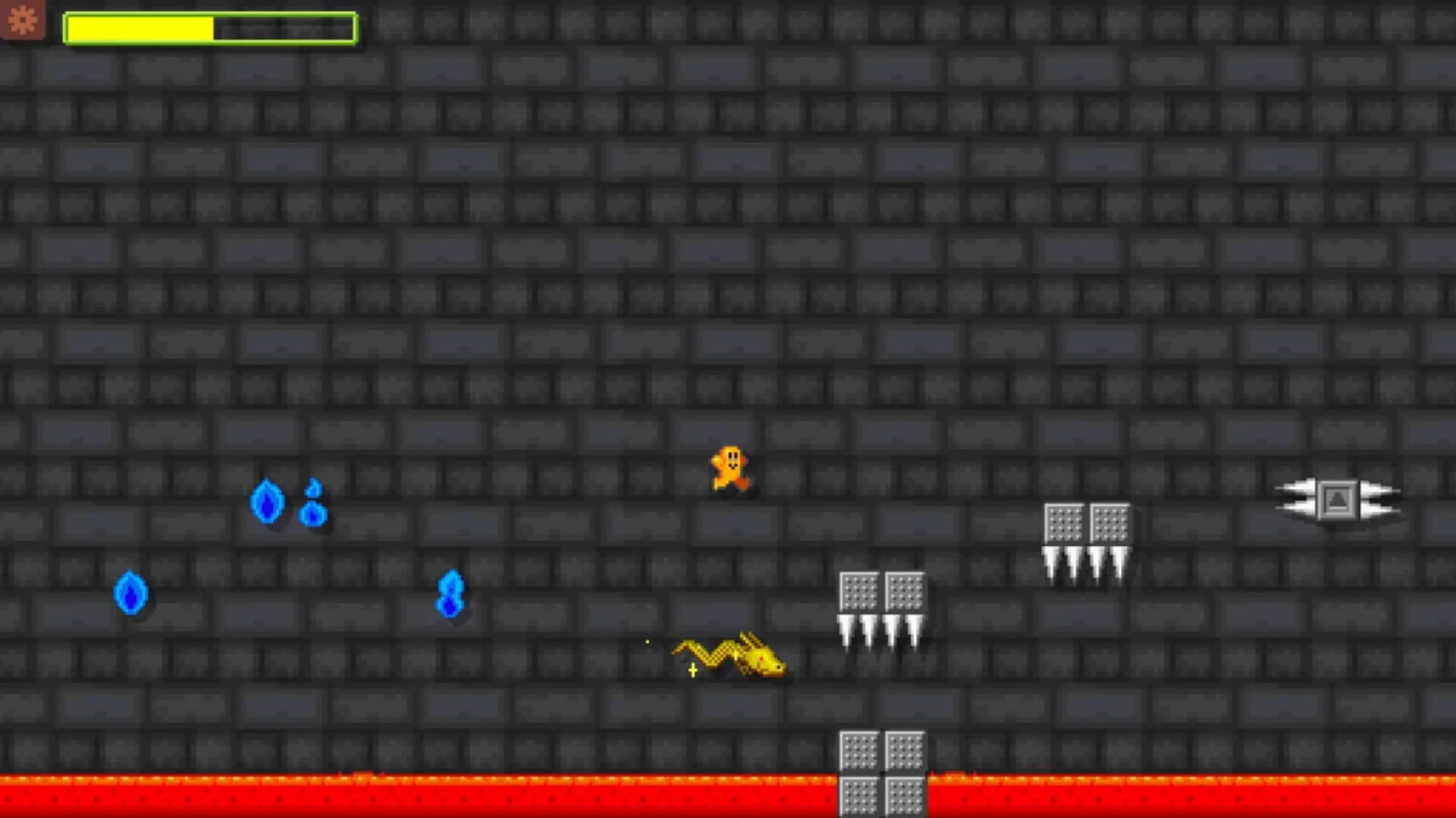Select the right spiked block of the upper-right pair
This screenshot has height=818, width=1456.
tap(1109, 523)
